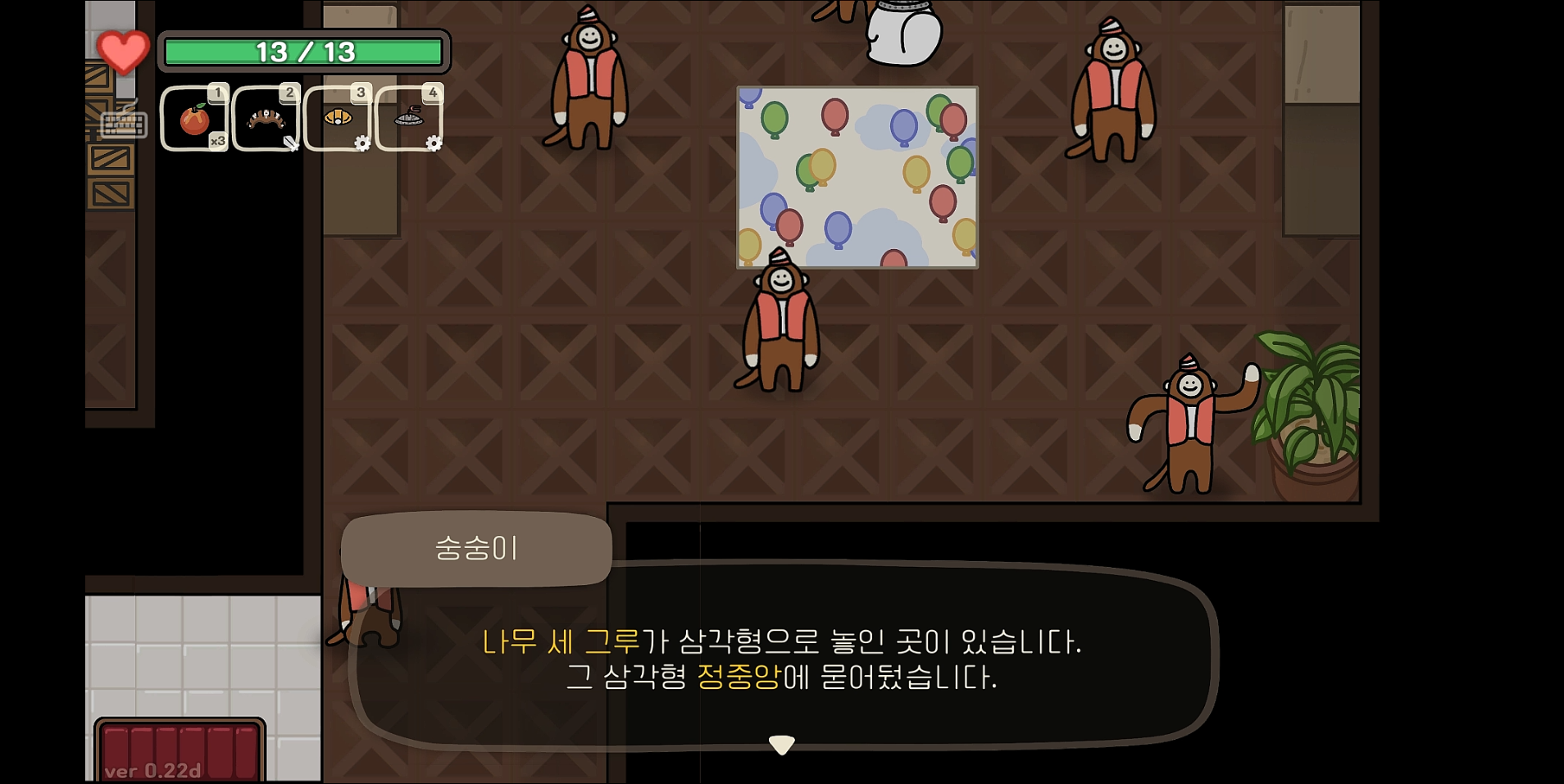This screenshot has width=1564, height=784.
Task: Click the gear badge on slot 3
Action: pyautogui.click(x=361, y=143)
